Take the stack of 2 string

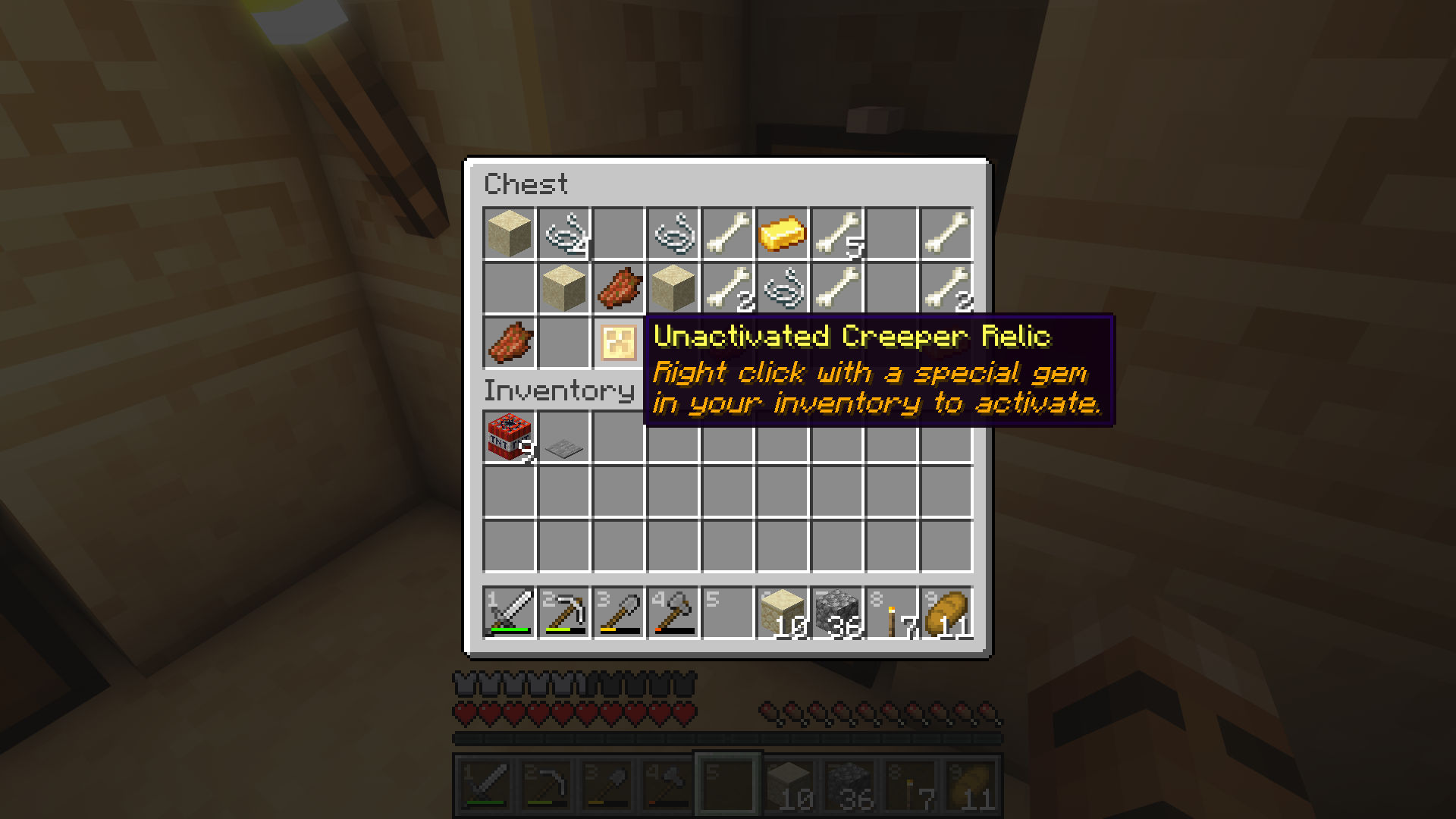[x=563, y=234]
